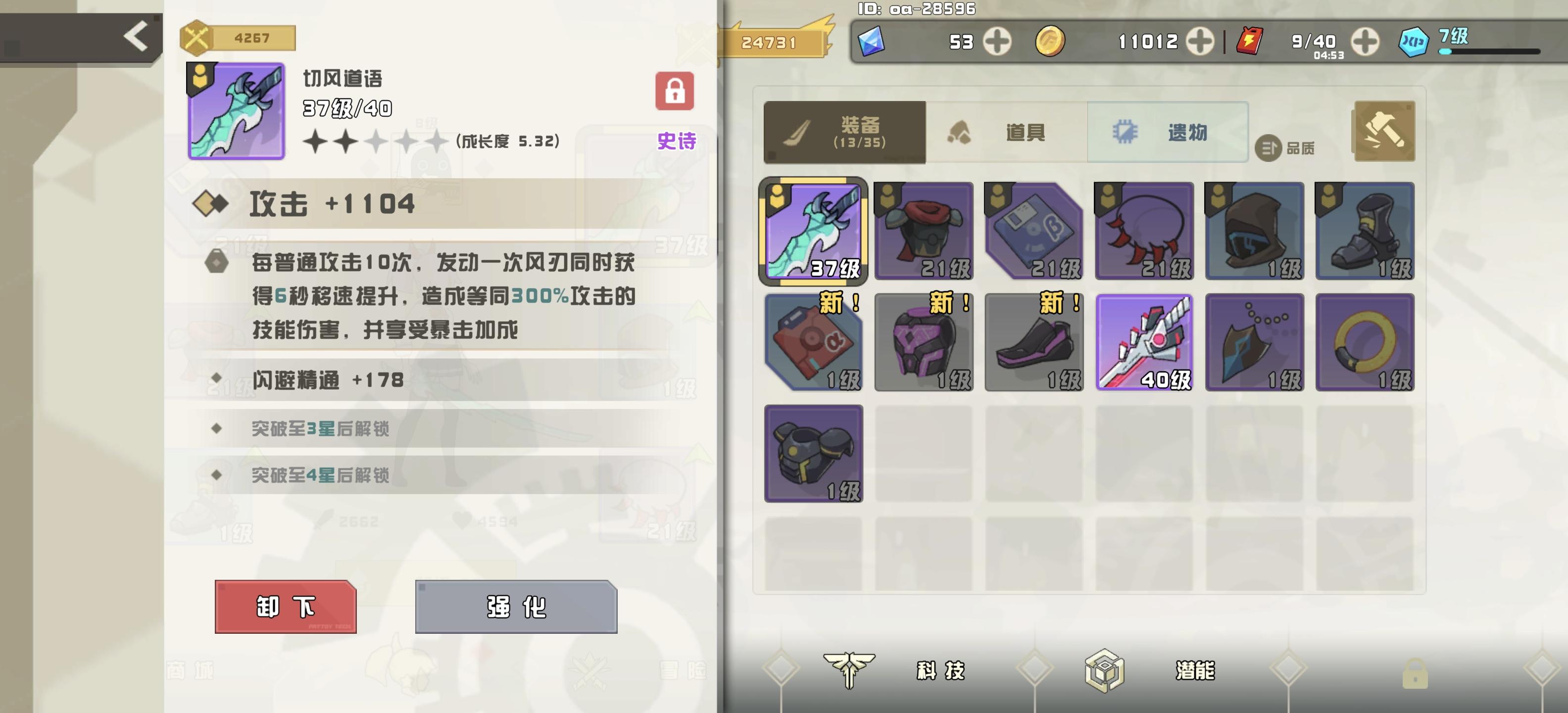
Task: Switch to the 遗物 relics tab
Action: [1168, 133]
